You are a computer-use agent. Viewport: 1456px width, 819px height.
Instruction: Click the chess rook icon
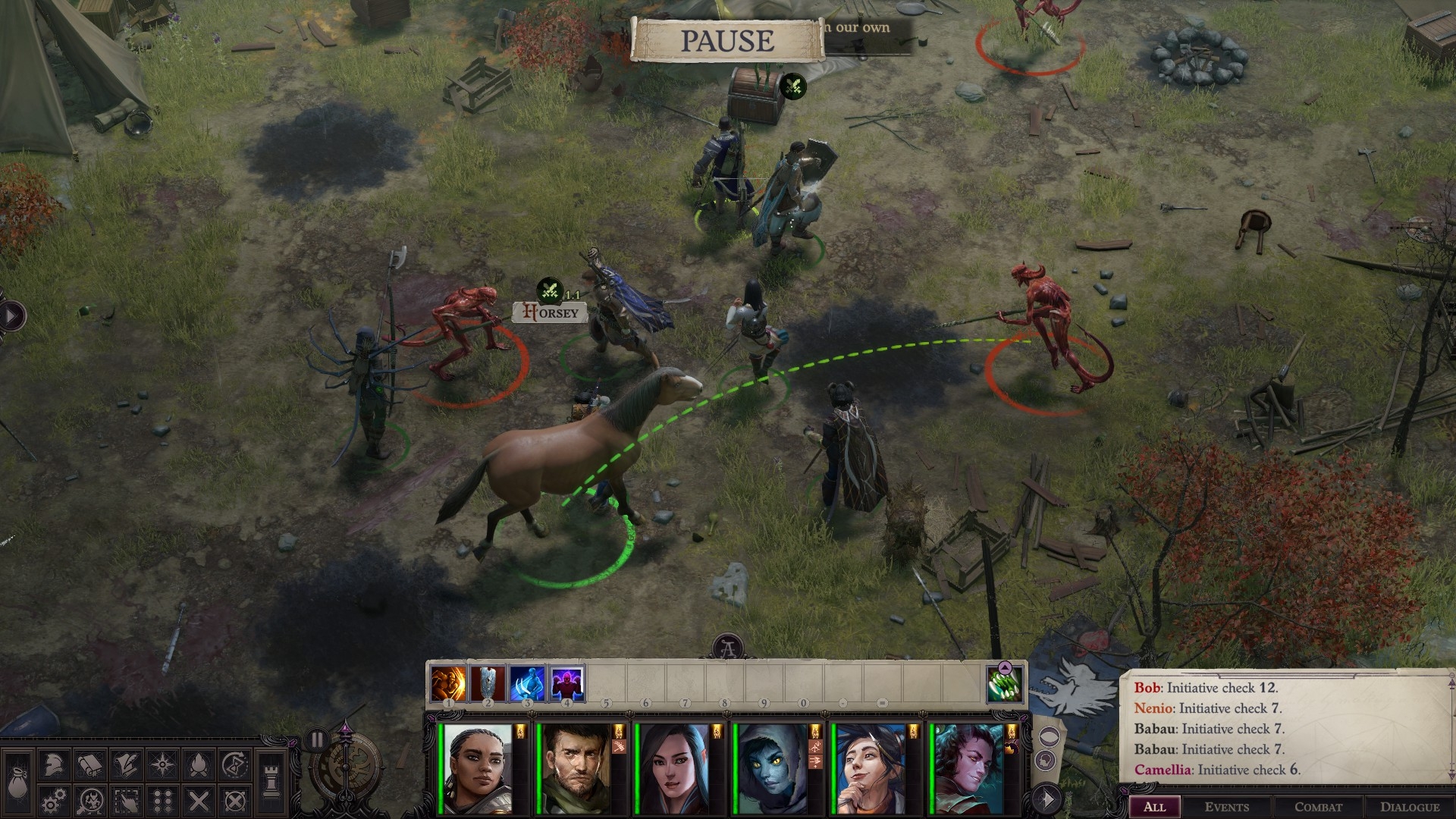click(x=271, y=781)
